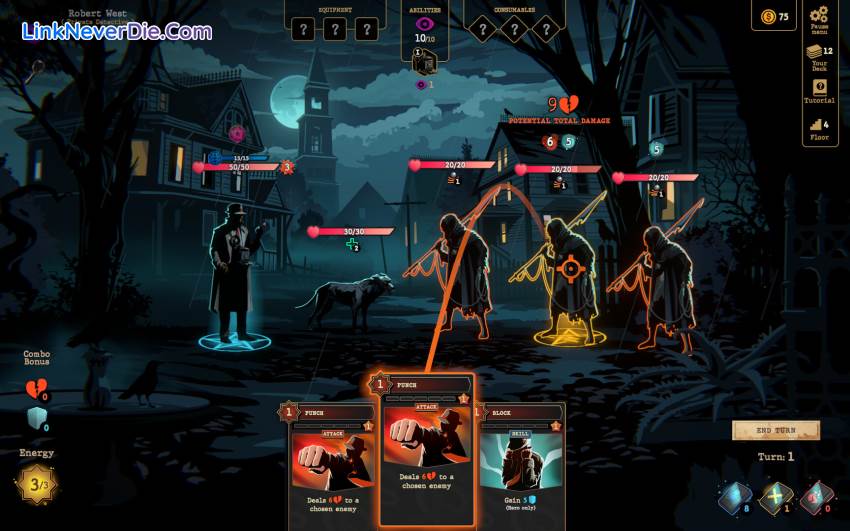Open the Tutorial book
Screen dimensions: 850x531
coord(819,90)
